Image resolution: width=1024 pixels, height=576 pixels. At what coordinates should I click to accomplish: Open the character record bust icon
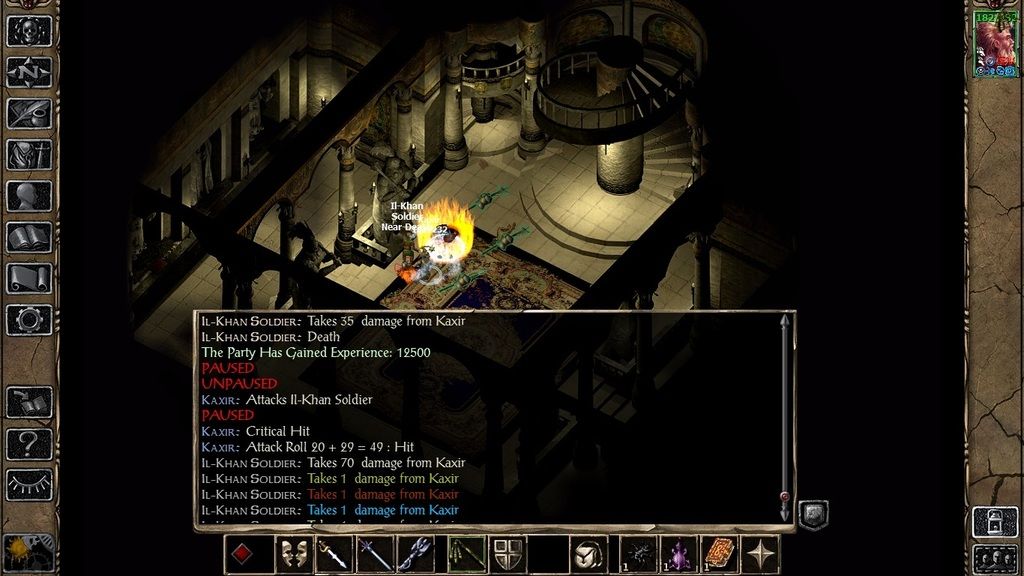point(29,195)
